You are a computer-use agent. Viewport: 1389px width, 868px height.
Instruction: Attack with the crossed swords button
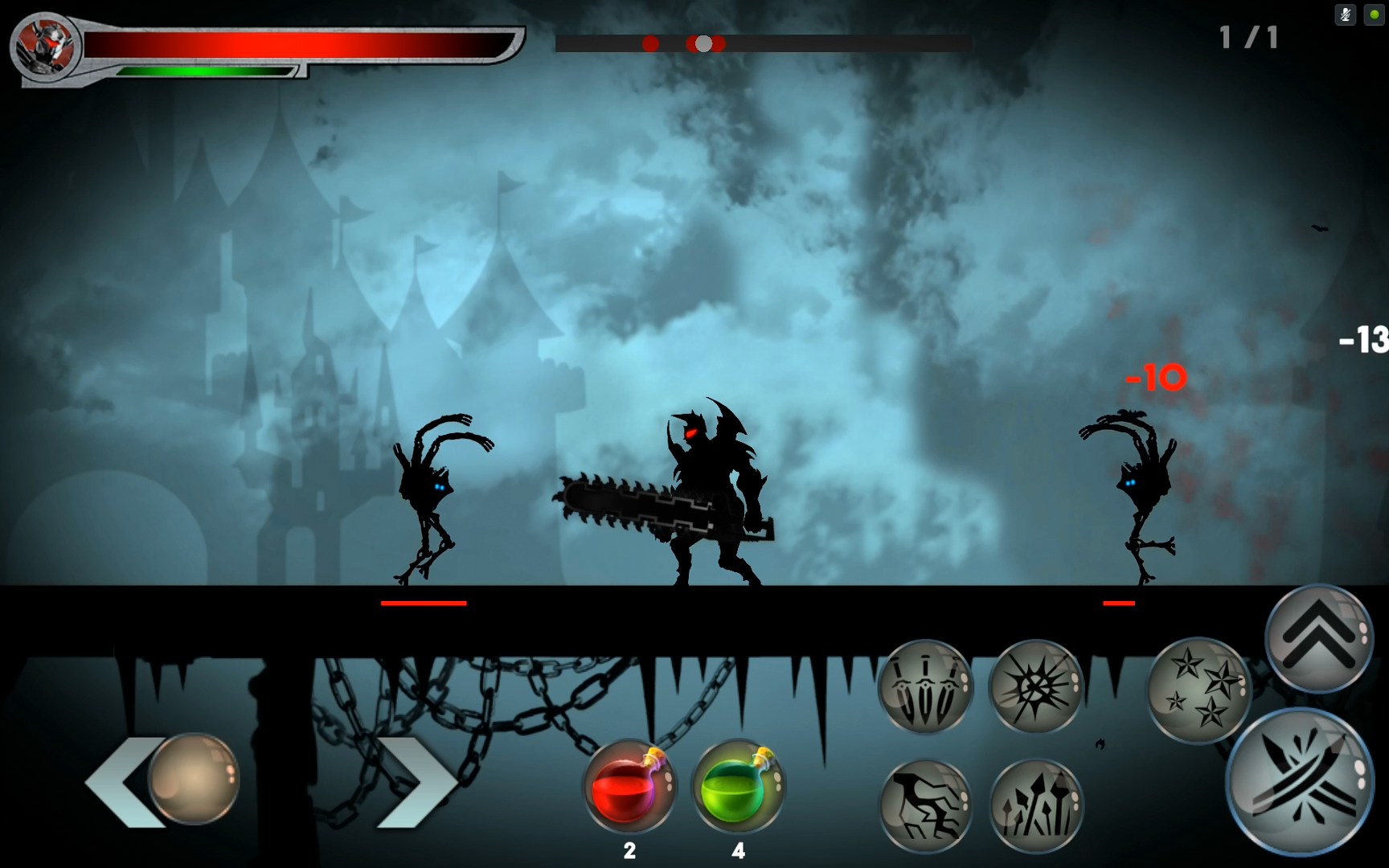coord(1298,781)
